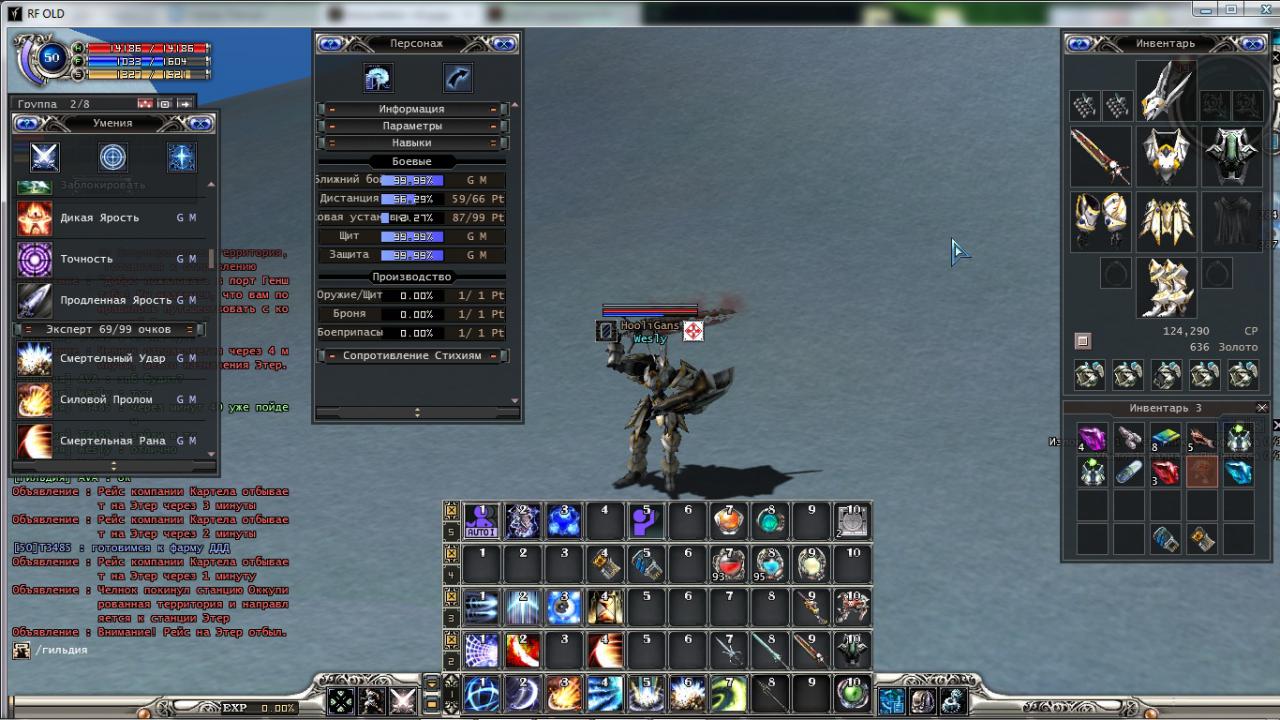Open the Параметры section header
The image size is (1280, 720).
(x=412, y=126)
